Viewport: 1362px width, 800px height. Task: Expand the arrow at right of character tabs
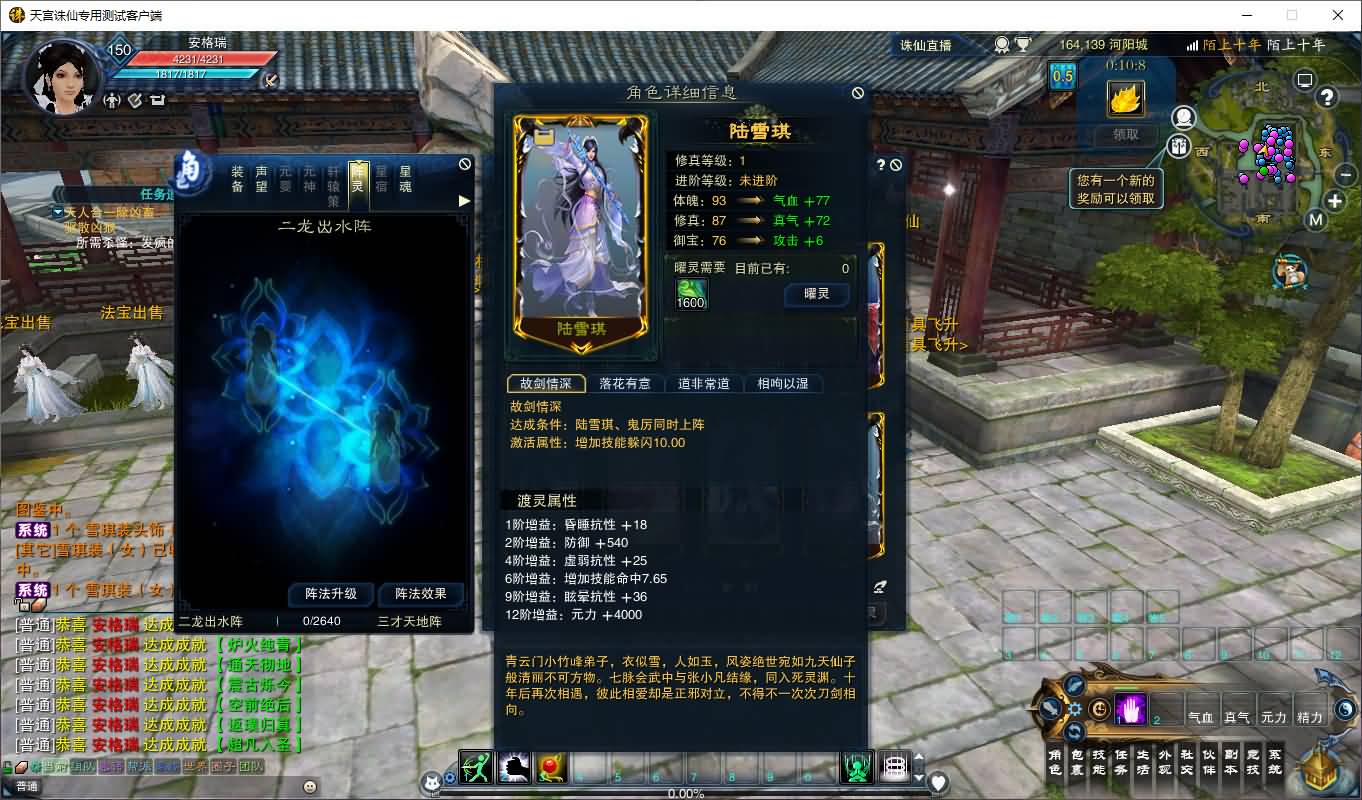click(x=463, y=200)
